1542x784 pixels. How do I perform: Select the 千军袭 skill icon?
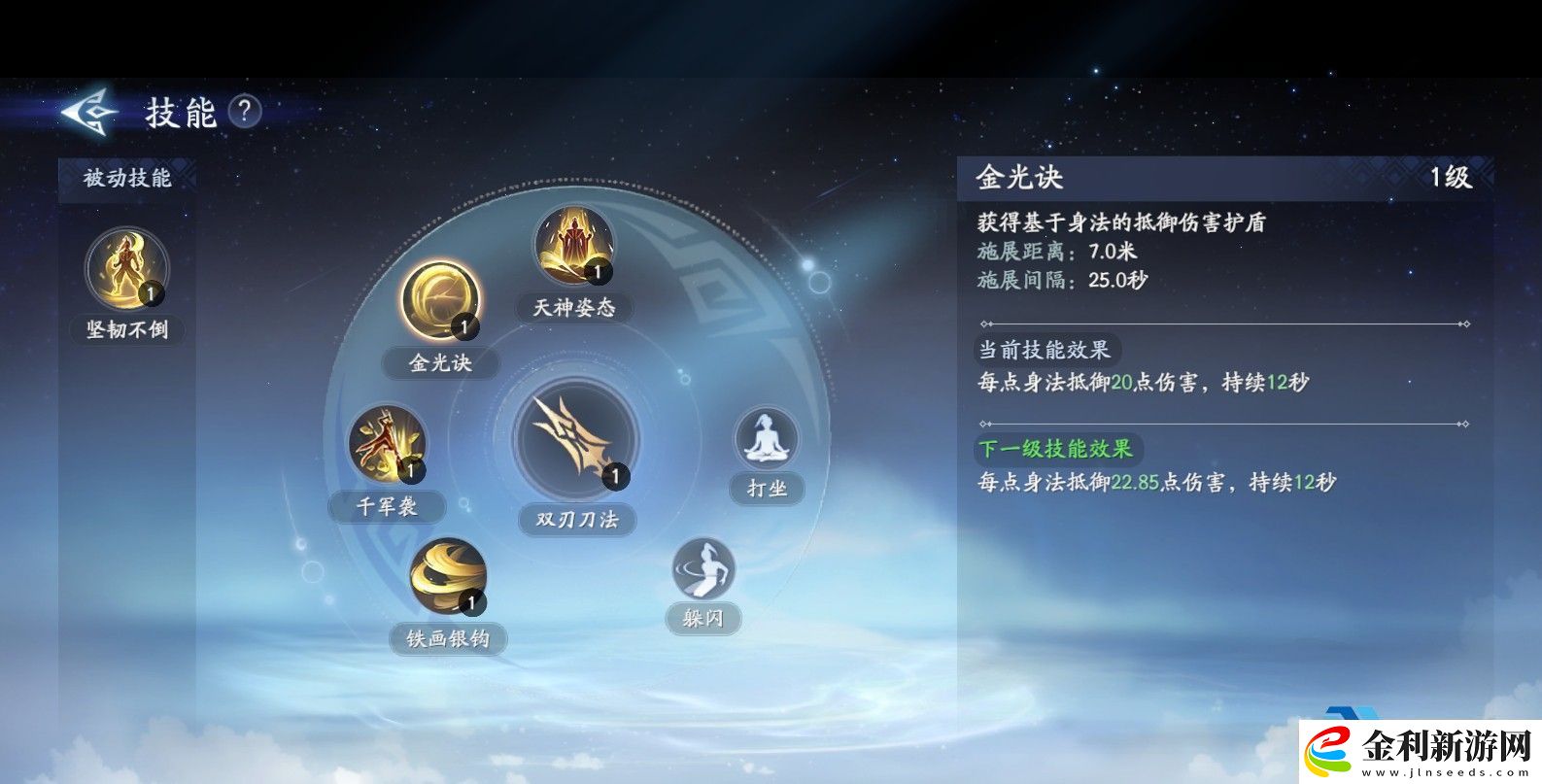(387, 442)
